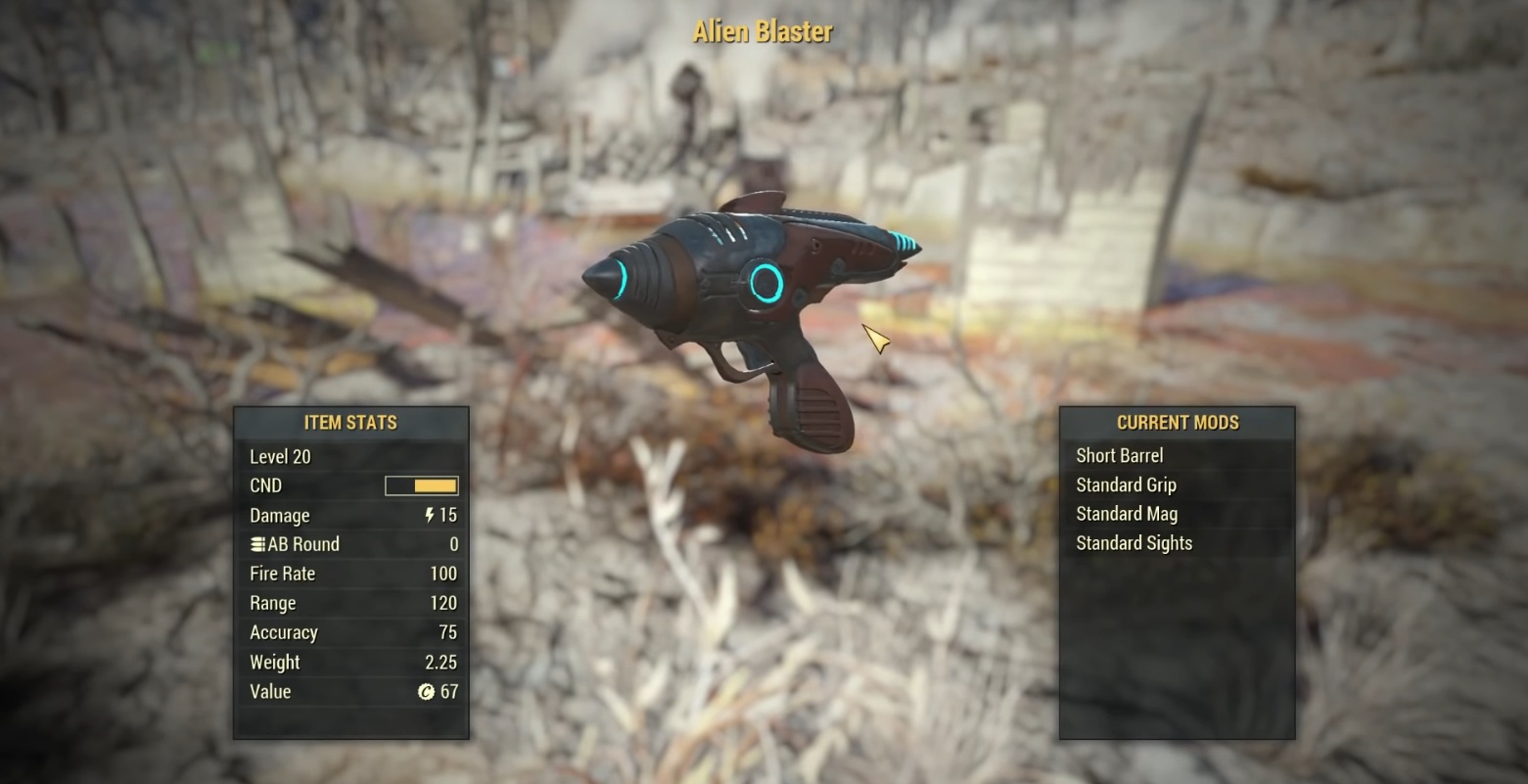Select the Short Barrel mod entry
The height and width of the screenshot is (784, 1528).
pos(1119,455)
